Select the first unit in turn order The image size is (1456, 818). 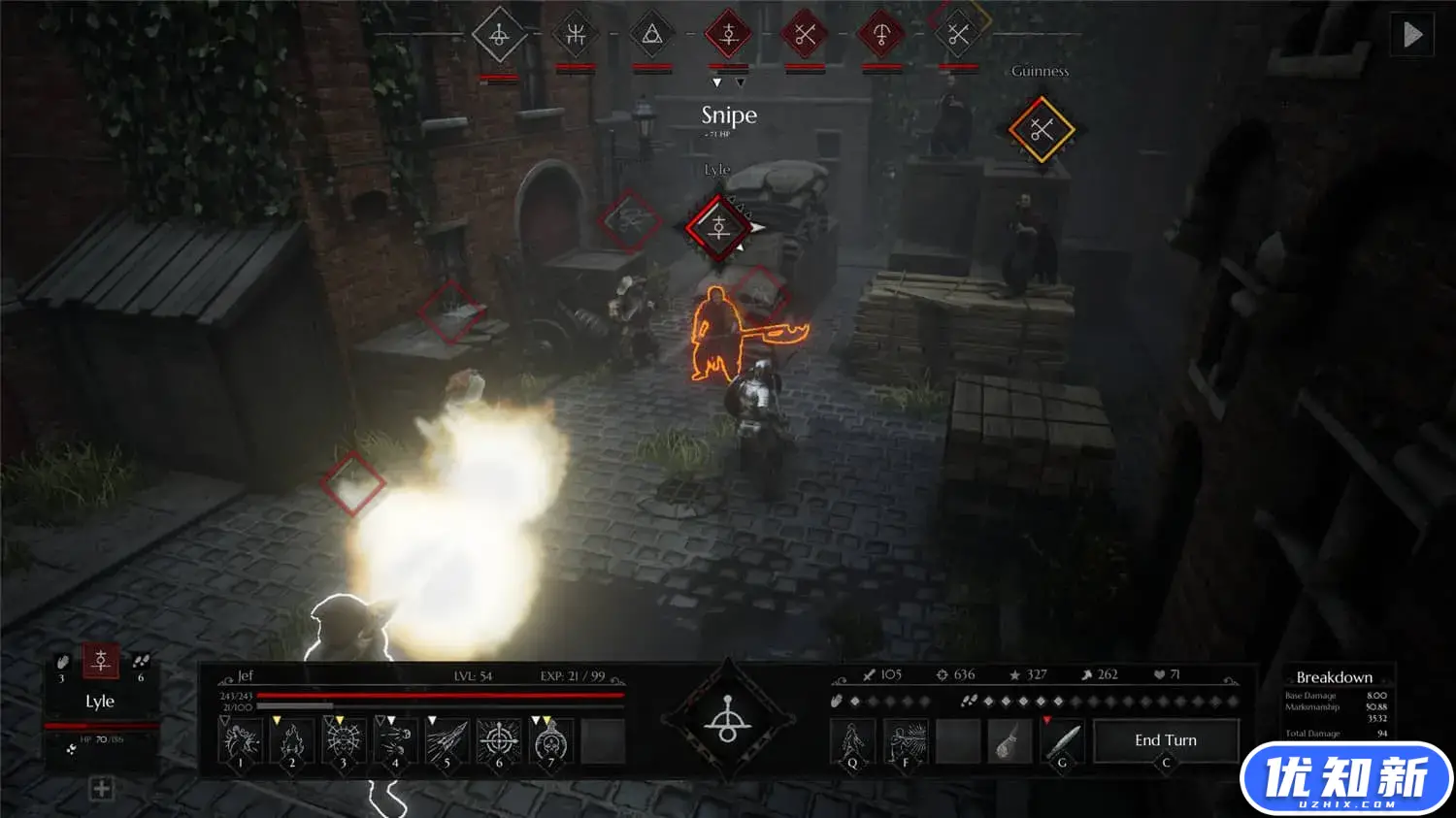click(499, 36)
